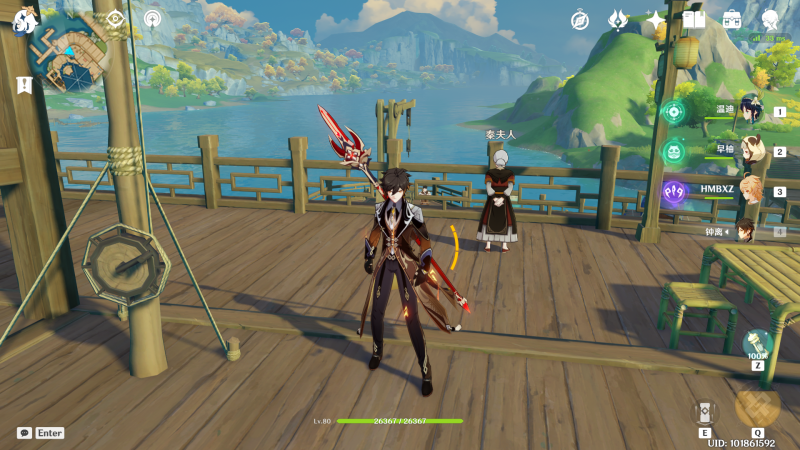The height and width of the screenshot is (450, 800).
Task: Open the Character screen head icon
Action: point(770,19)
